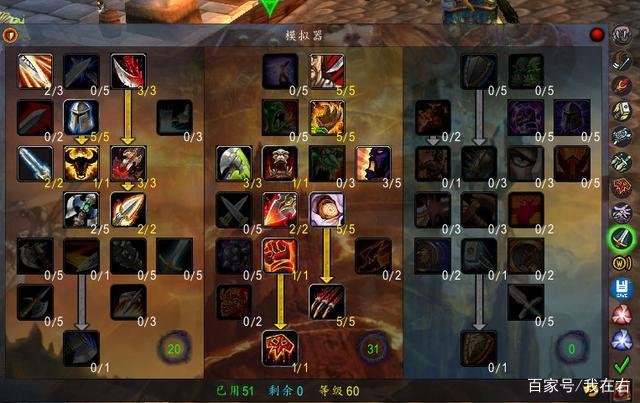Image resolution: width=640 pixels, height=403 pixels.
Task: Click the green-highlighted warrior class icon
Action: (621, 238)
